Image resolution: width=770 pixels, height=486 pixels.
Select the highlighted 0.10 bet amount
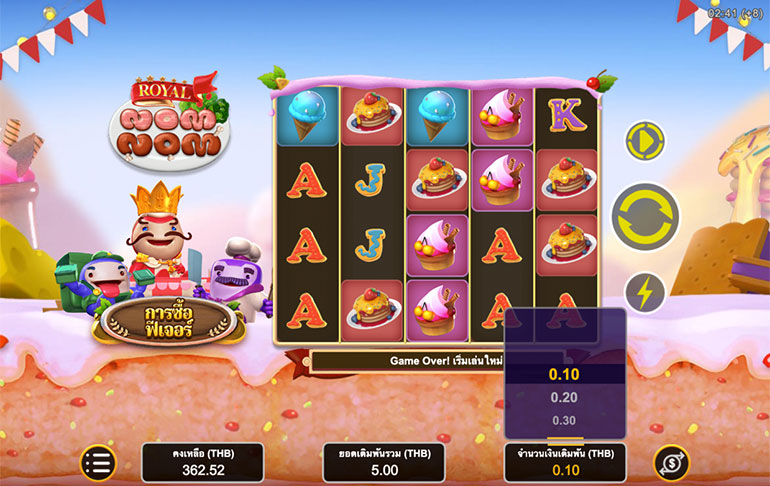pos(565,374)
